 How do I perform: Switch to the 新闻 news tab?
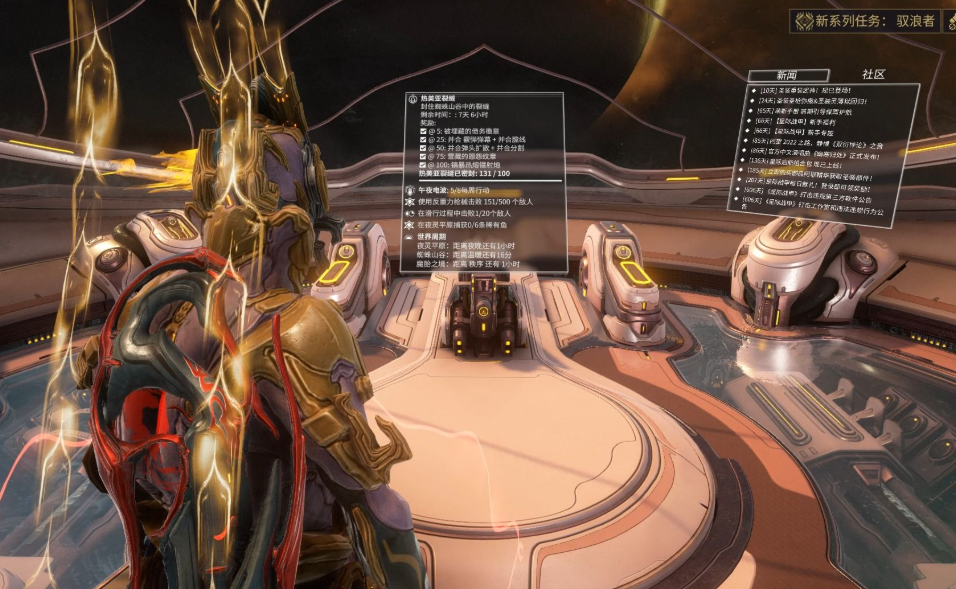tap(789, 75)
